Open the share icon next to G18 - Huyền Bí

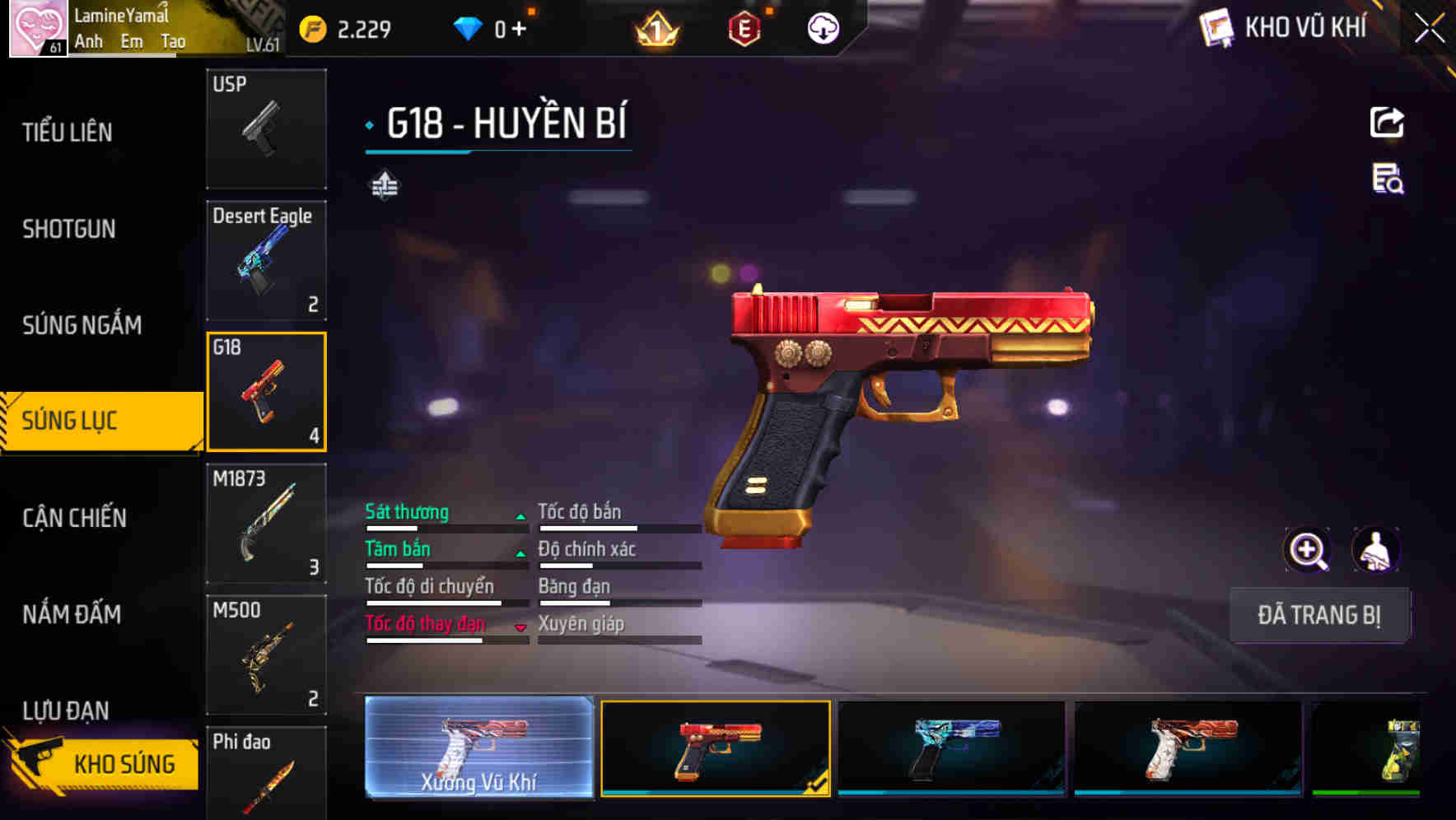1387,122
